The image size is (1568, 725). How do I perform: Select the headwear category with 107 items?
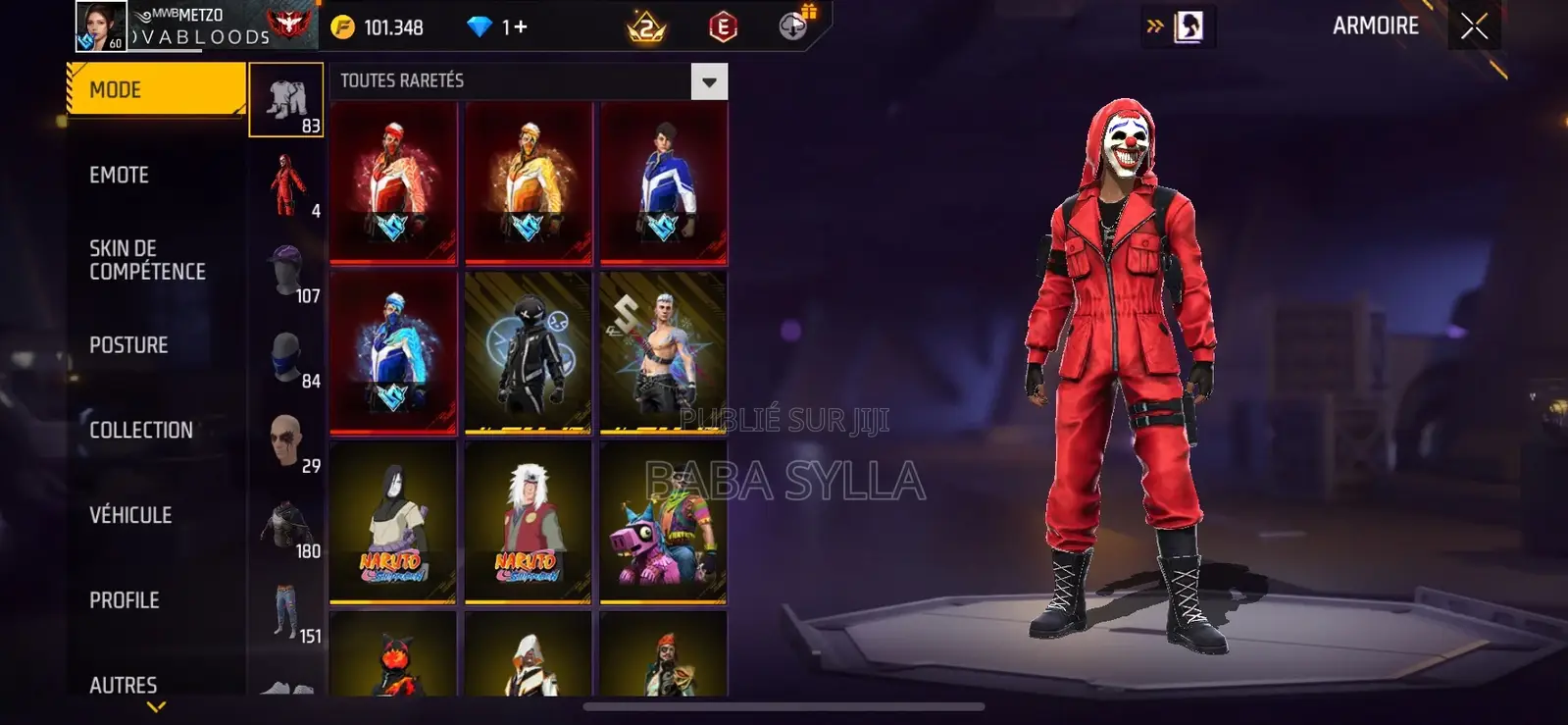click(286, 267)
